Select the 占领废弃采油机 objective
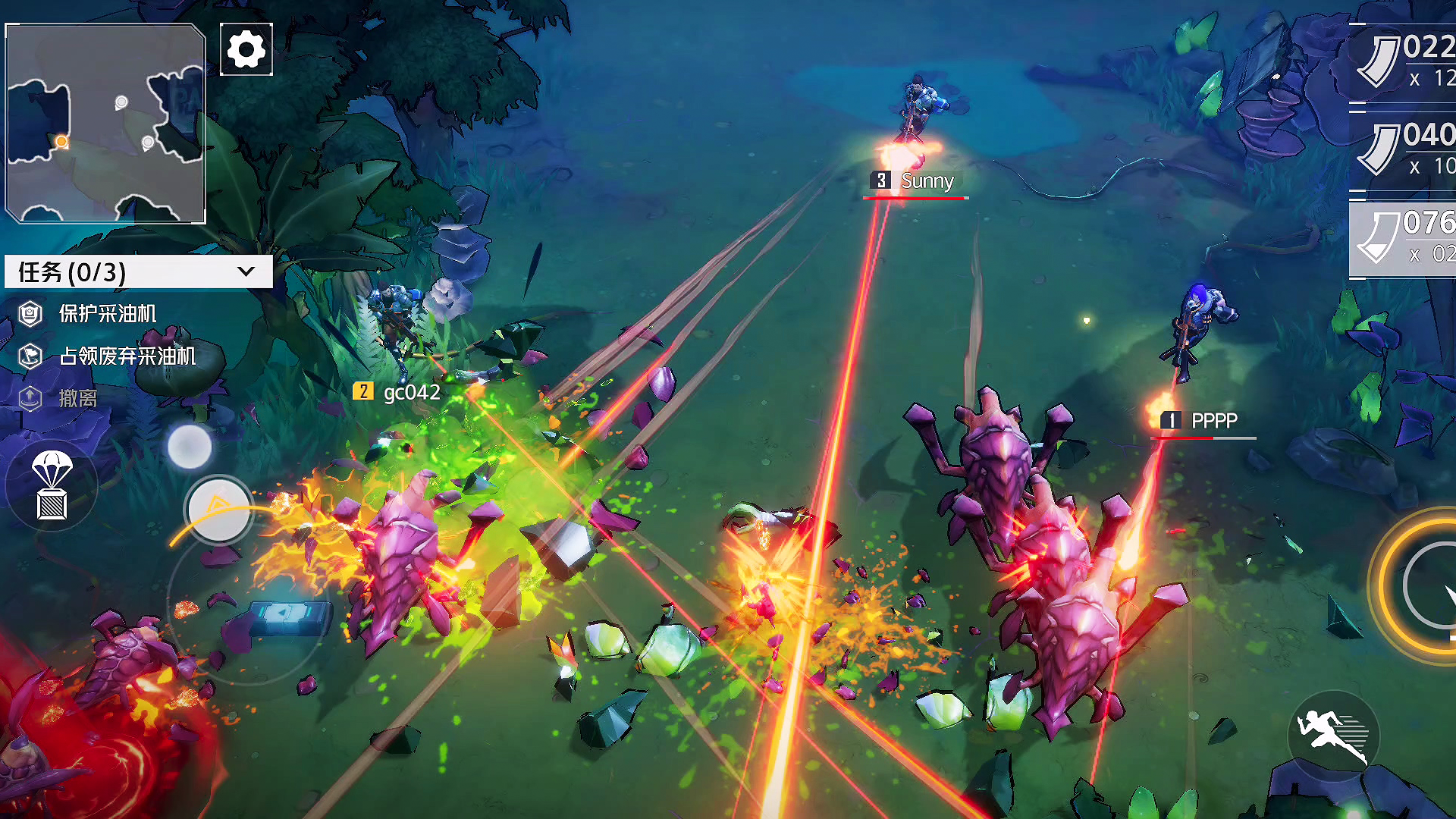 tap(127, 356)
